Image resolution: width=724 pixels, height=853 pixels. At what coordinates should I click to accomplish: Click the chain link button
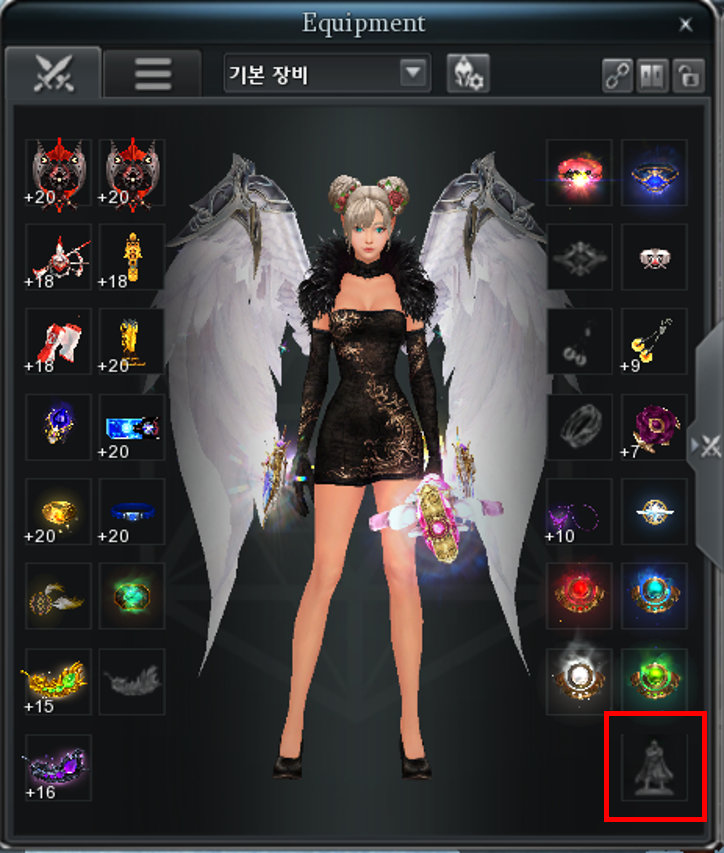pos(618,76)
